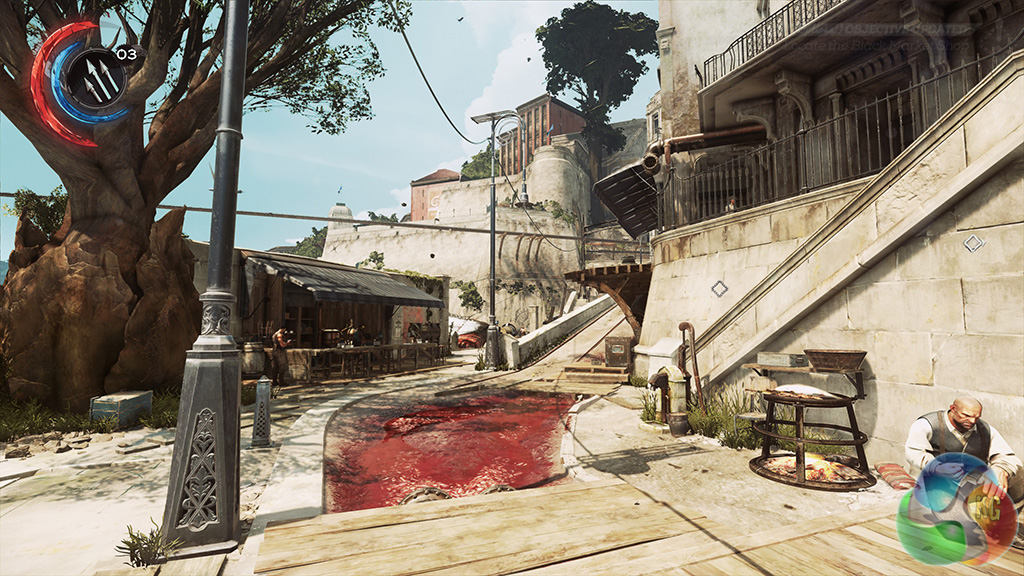
Task: Click the colorful watermark logo overlay
Action: (957, 510)
